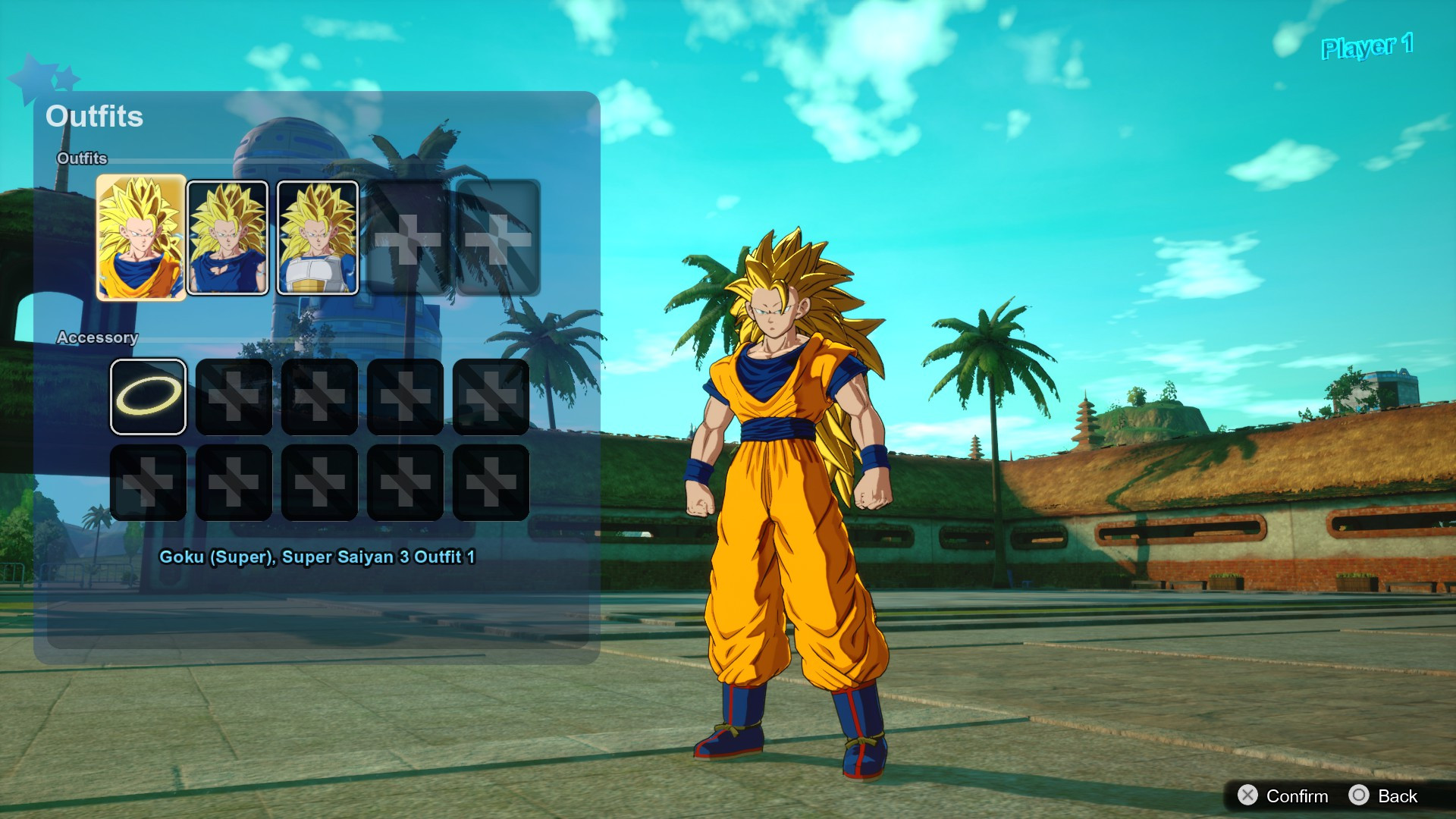Click the second empty accessory slot
1456x819 pixels.
tap(234, 394)
